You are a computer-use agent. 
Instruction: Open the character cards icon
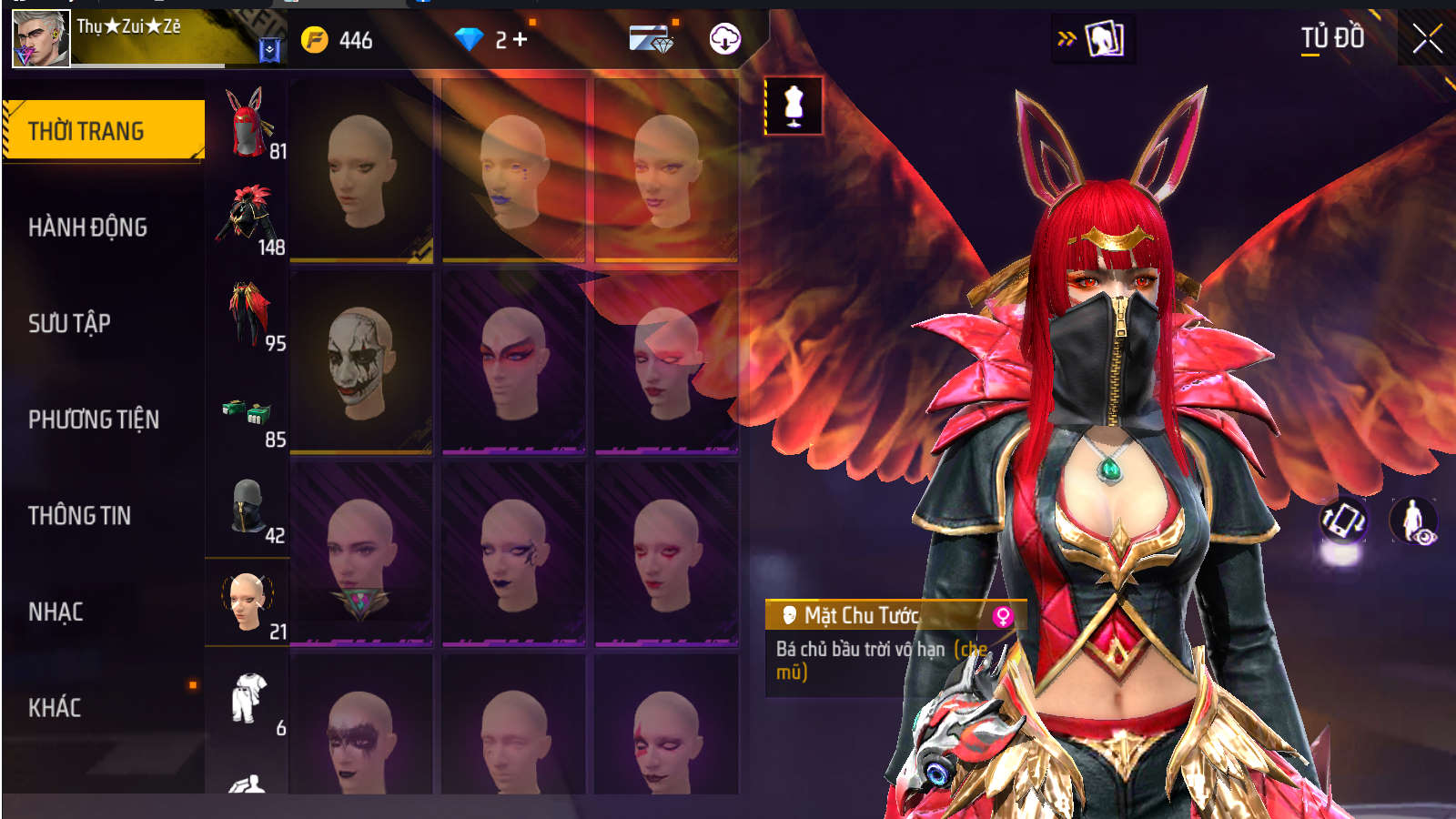click(1104, 39)
